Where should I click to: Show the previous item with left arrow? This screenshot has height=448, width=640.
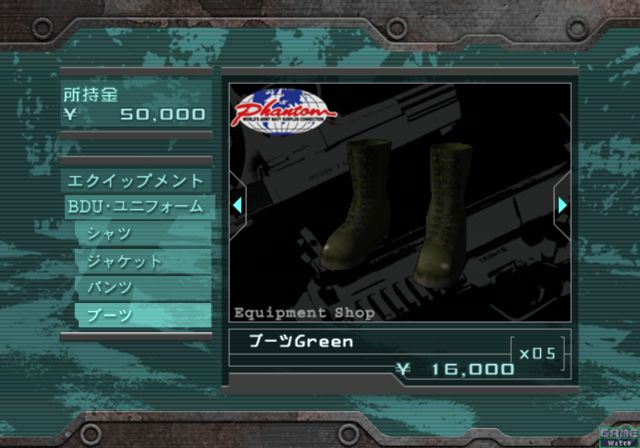[237, 205]
